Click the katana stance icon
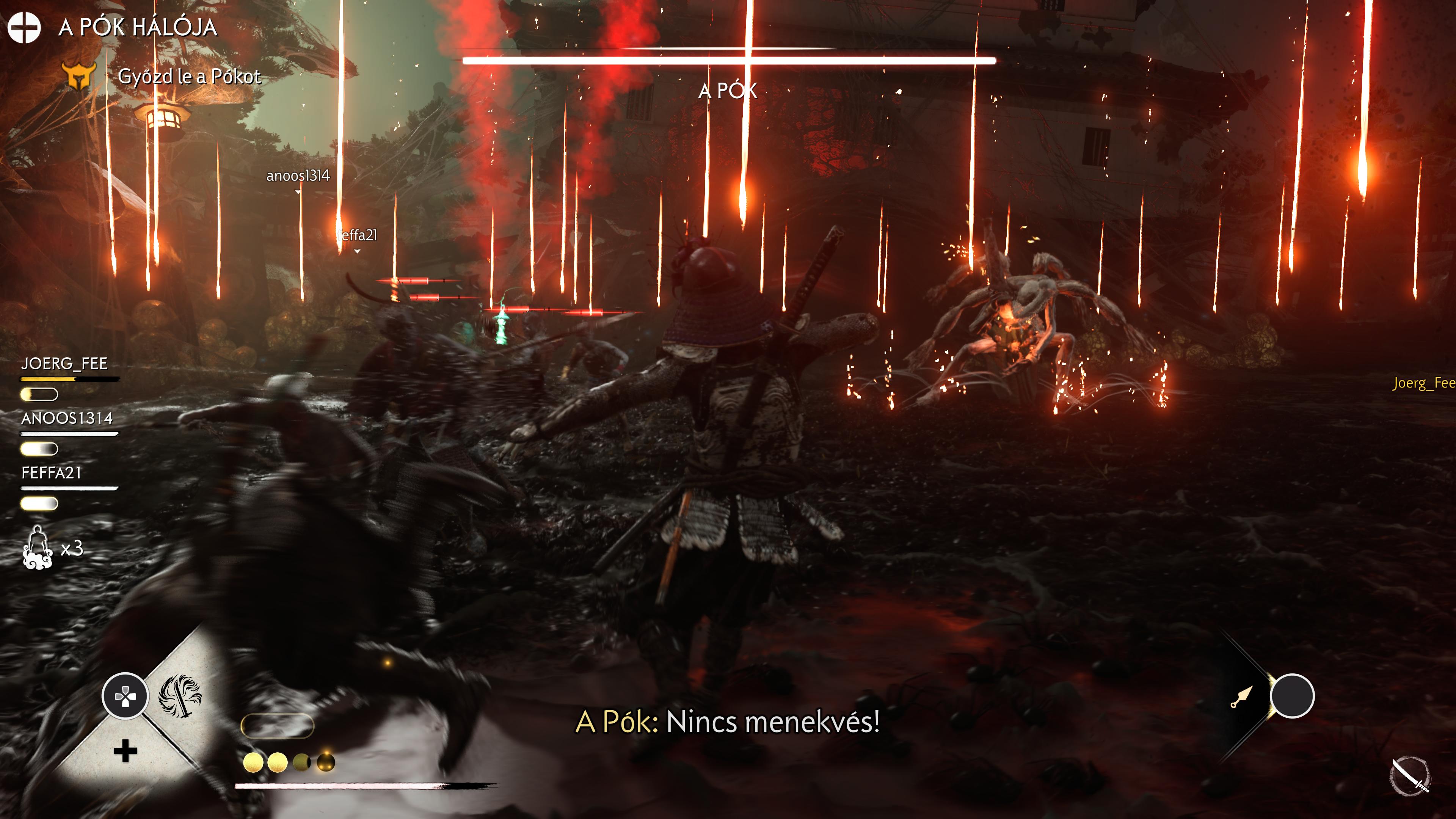The width and height of the screenshot is (1456, 819). pyautogui.click(x=1410, y=776)
